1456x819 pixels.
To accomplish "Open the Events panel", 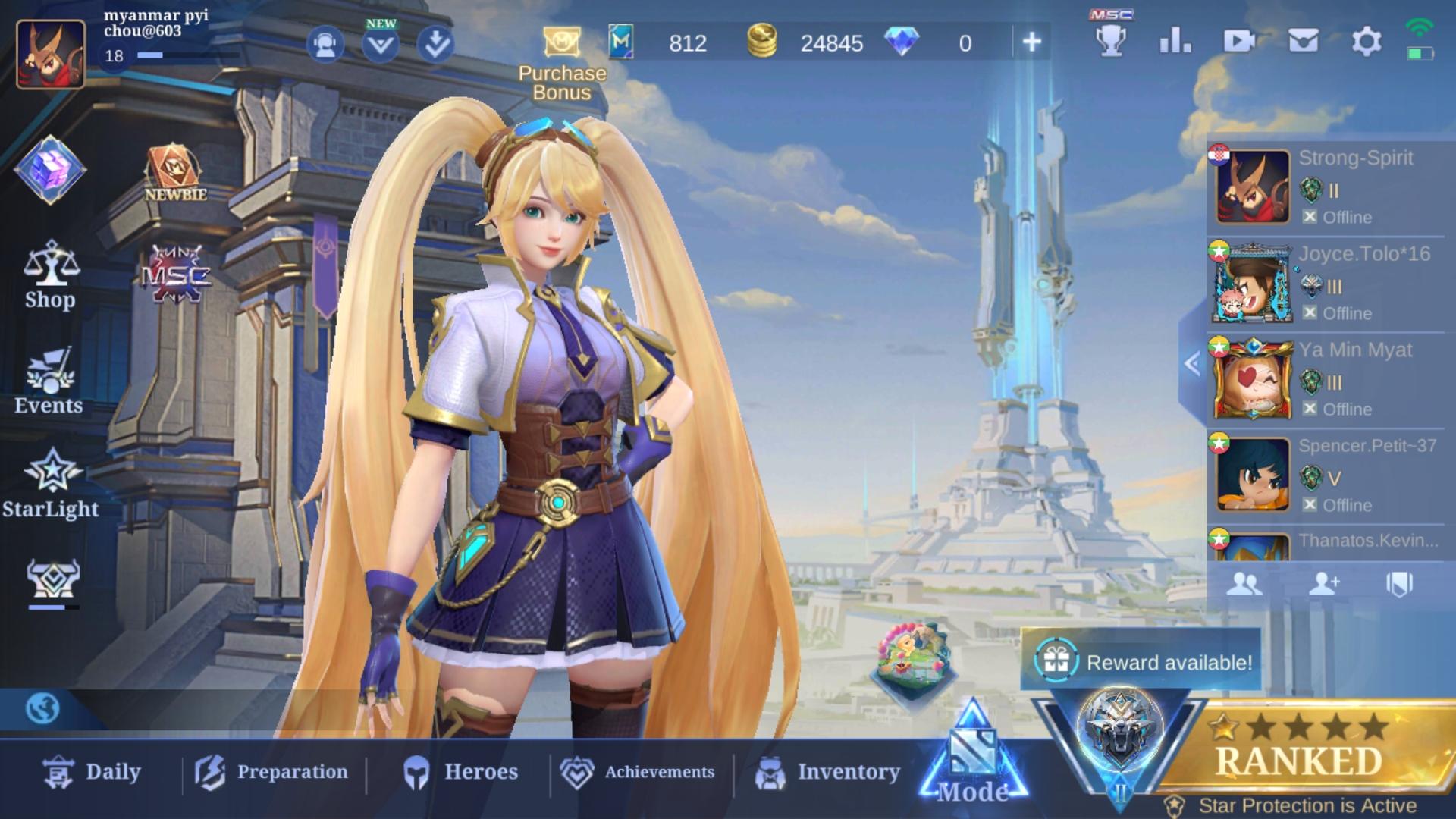I will [48, 379].
